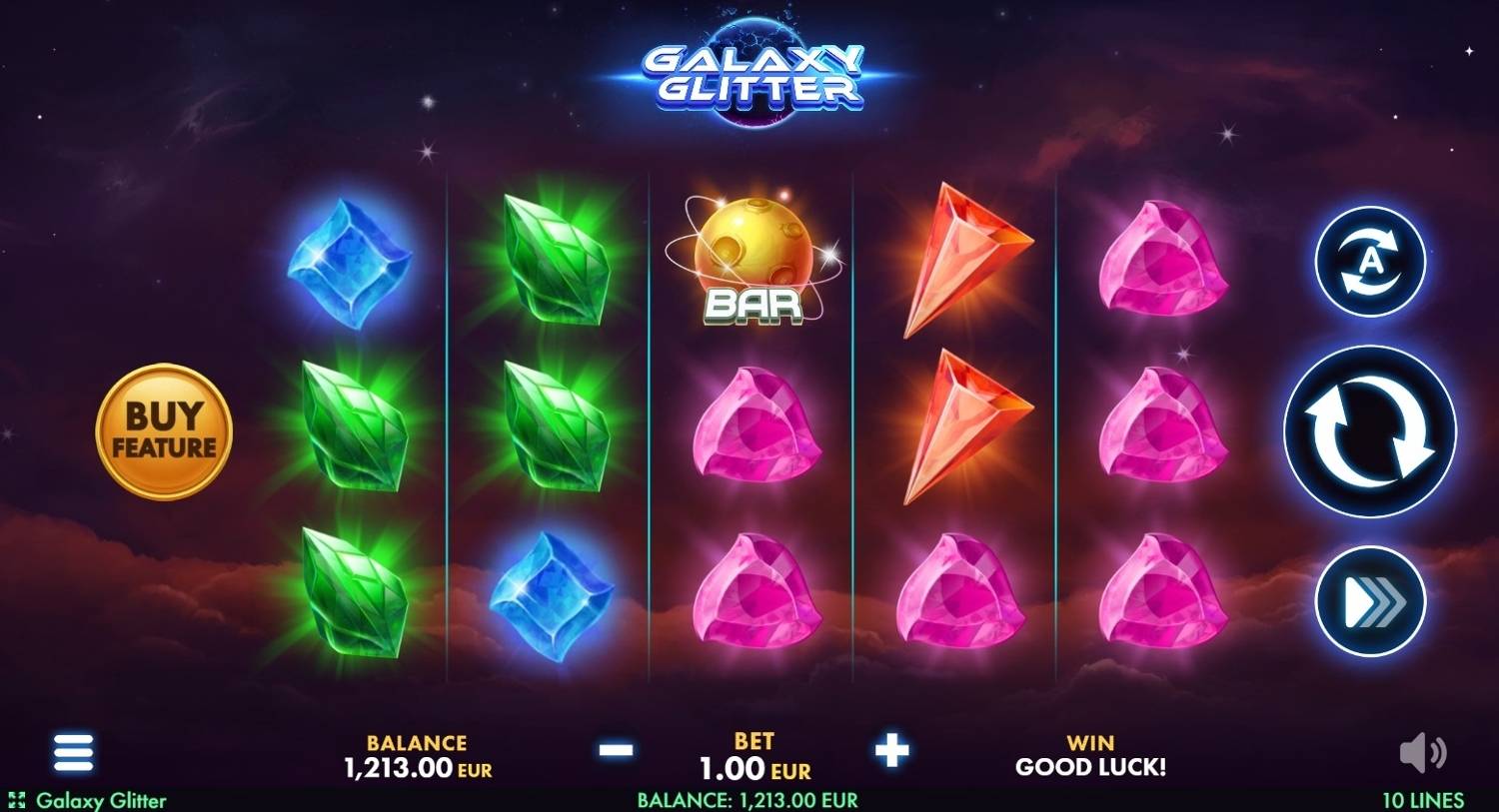Decrease the bet with the minus button
The image size is (1499, 812).
(x=616, y=751)
